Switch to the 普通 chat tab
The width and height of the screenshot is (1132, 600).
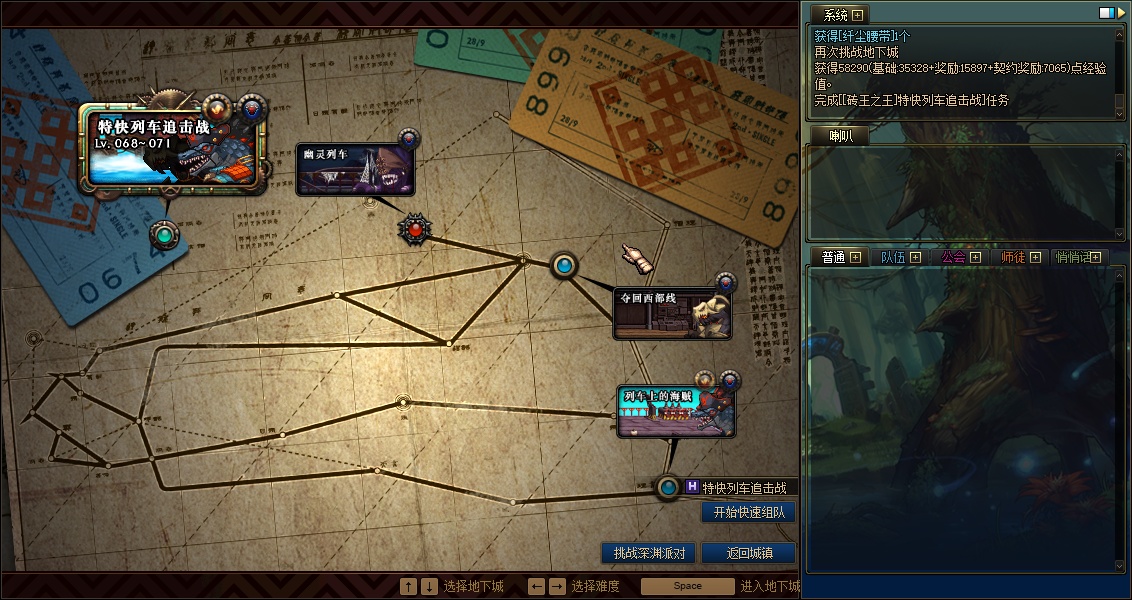[x=833, y=257]
